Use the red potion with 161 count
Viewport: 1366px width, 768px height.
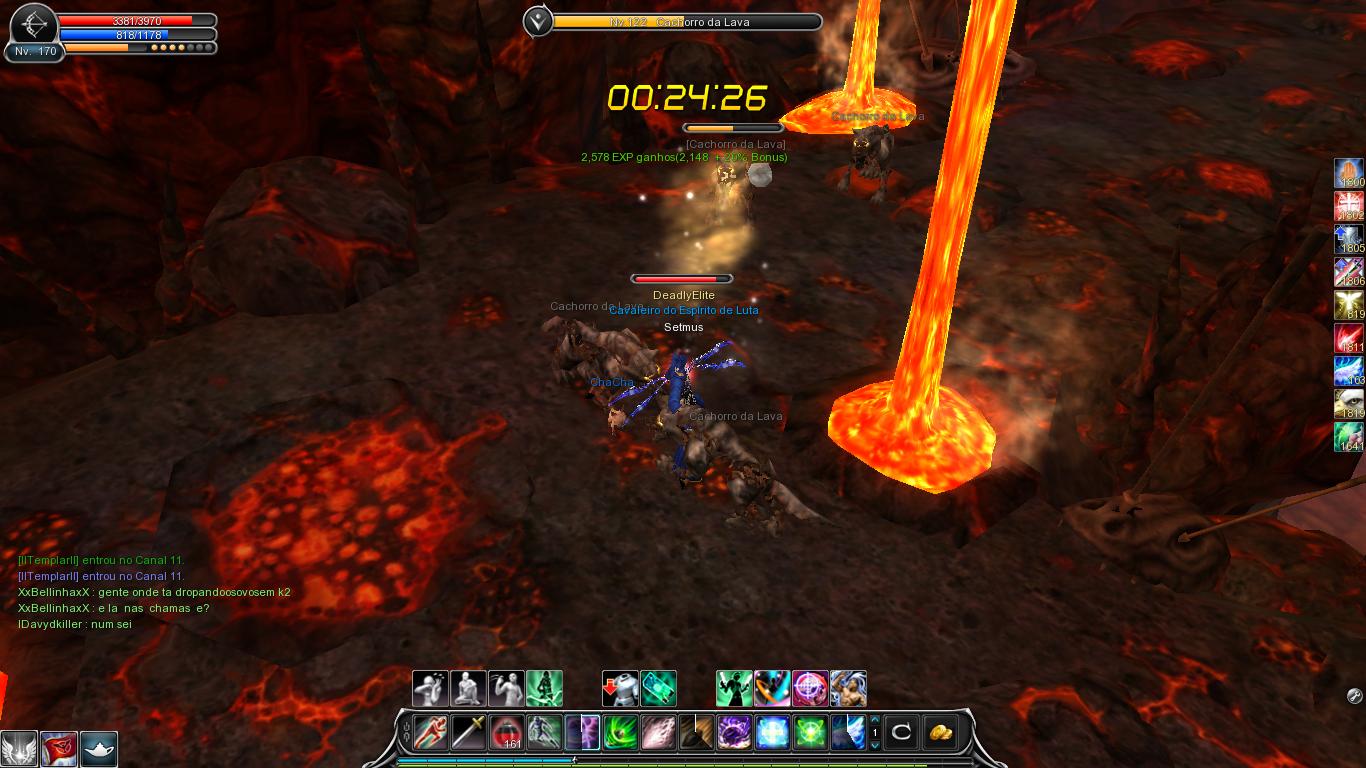507,732
